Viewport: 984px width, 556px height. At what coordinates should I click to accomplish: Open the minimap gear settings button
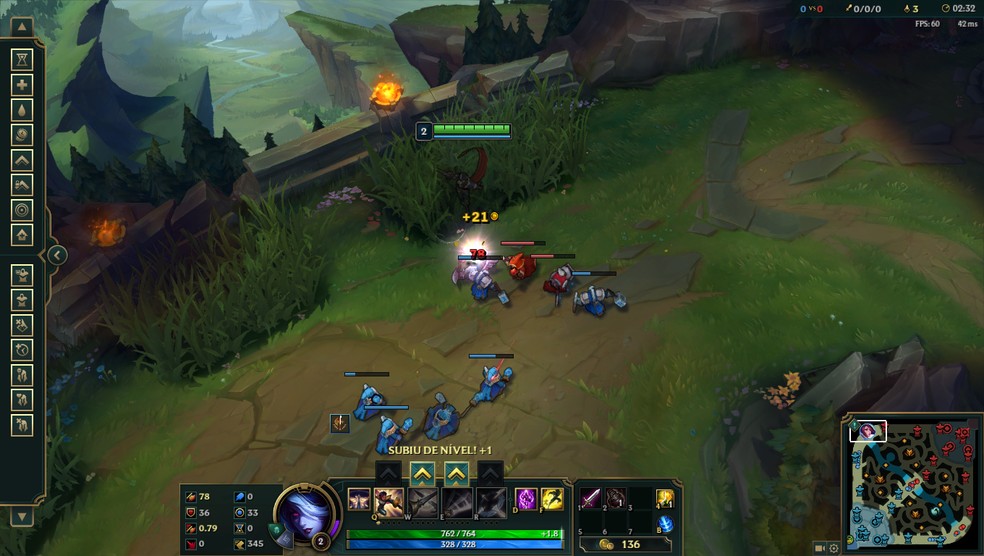tap(834, 548)
